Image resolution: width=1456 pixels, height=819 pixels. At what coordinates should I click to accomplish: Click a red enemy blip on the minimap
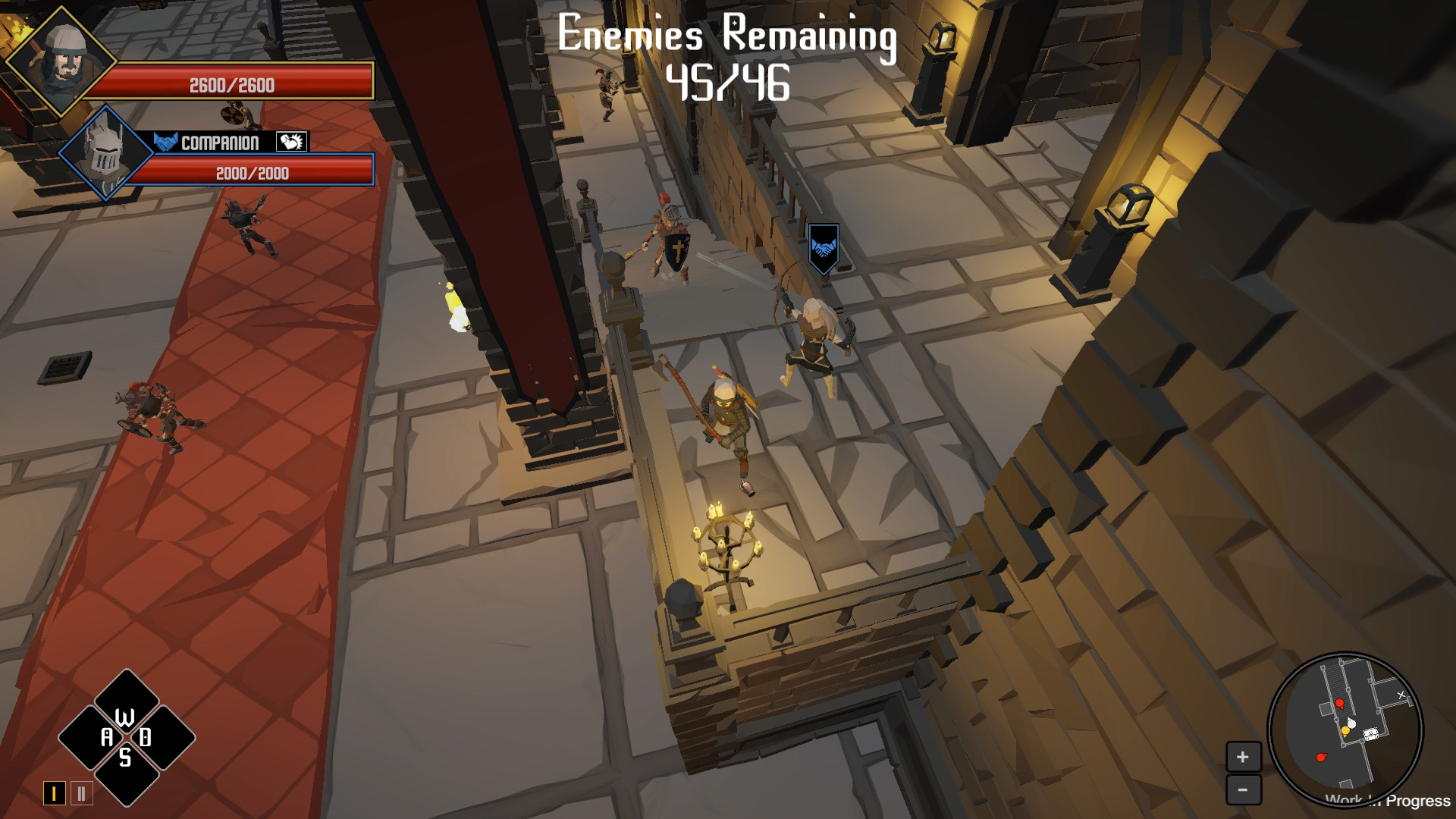(1340, 702)
